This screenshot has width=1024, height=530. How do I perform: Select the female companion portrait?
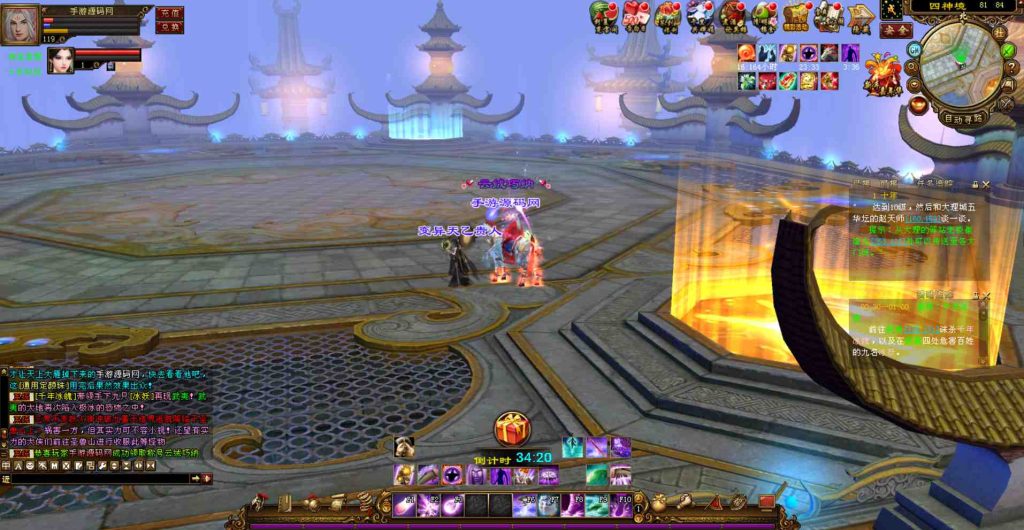click(x=60, y=60)
